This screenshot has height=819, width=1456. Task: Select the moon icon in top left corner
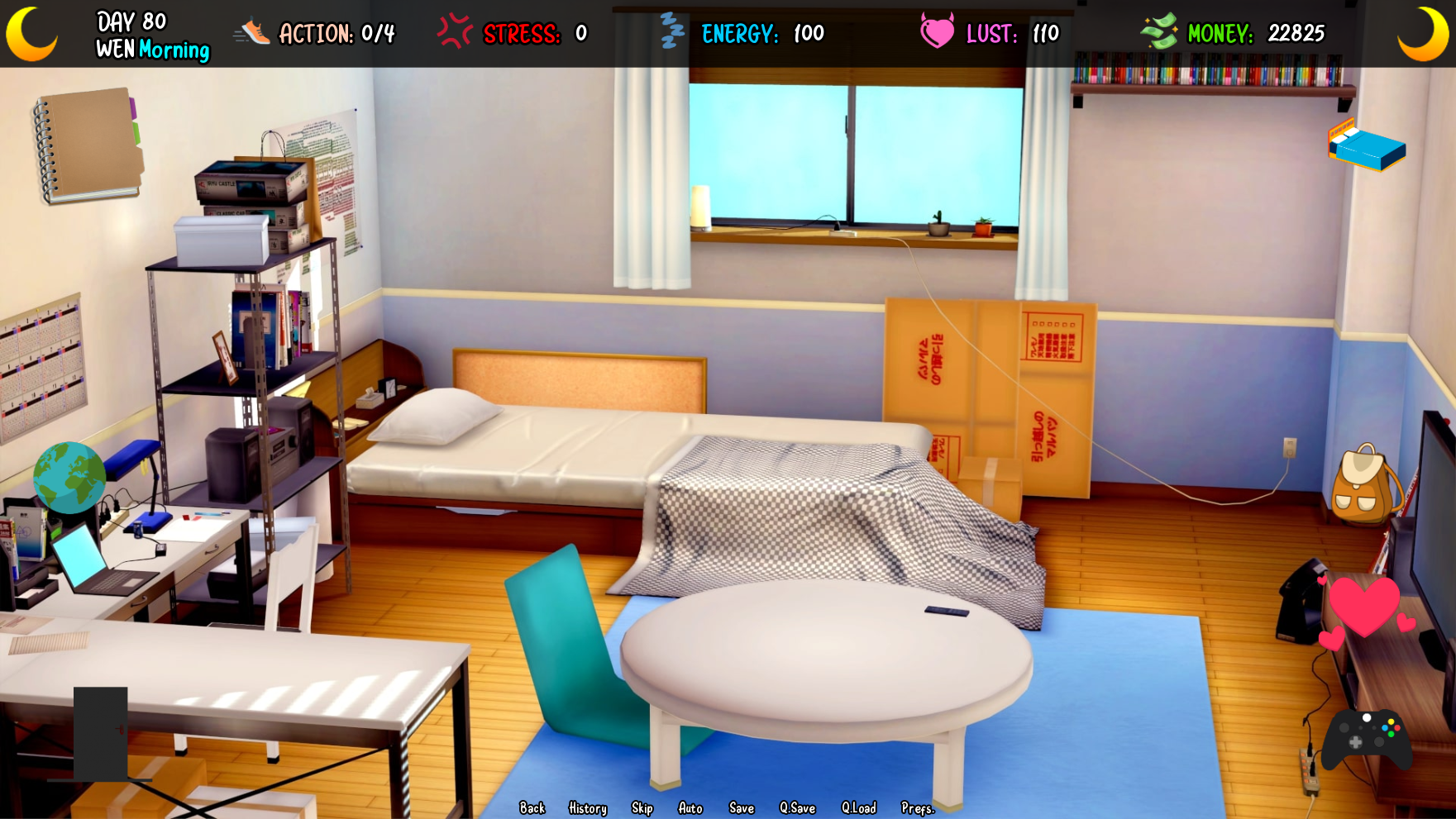(x=31, y=33)
